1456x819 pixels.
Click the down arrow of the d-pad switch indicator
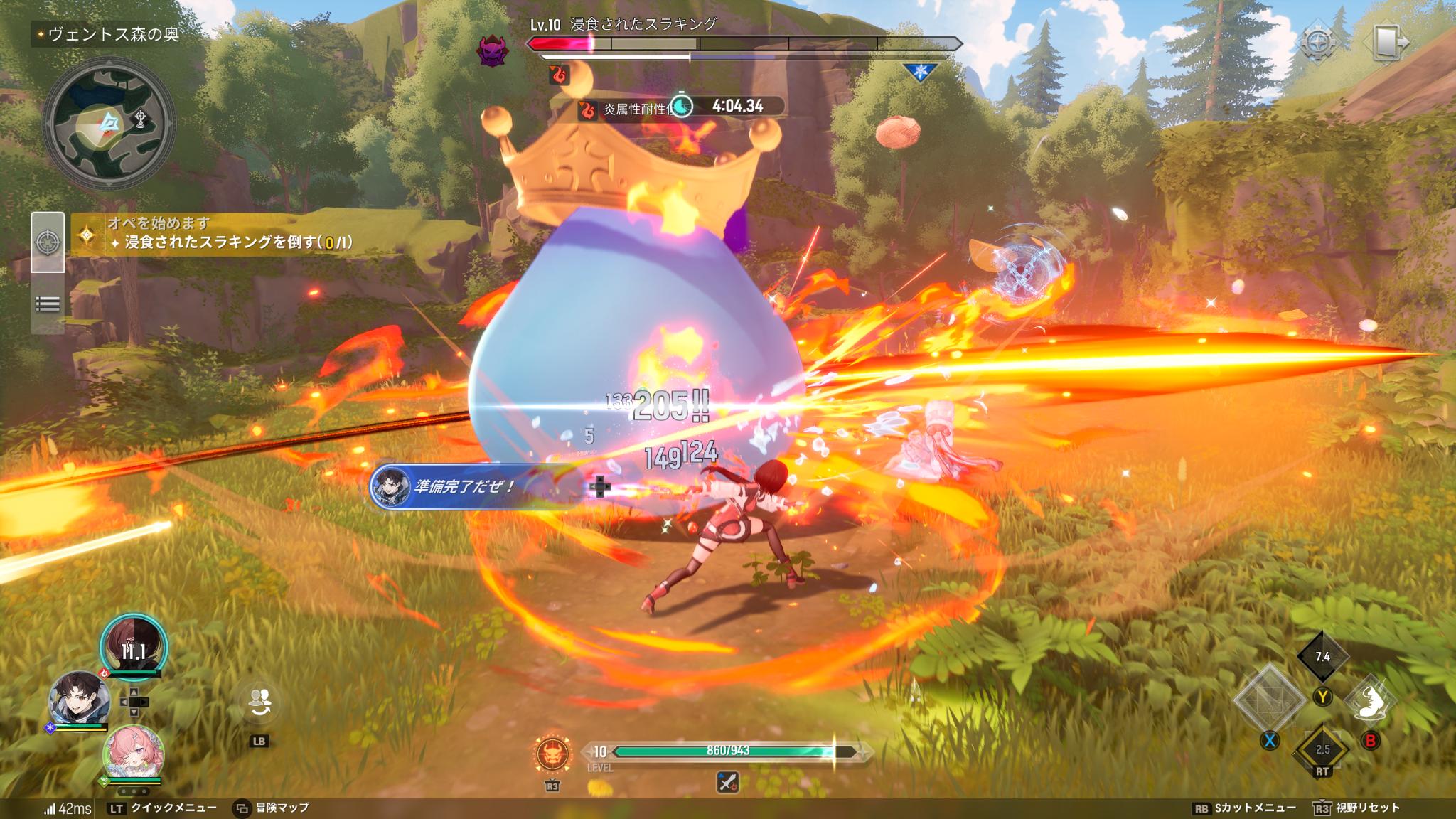click(134, 712)
